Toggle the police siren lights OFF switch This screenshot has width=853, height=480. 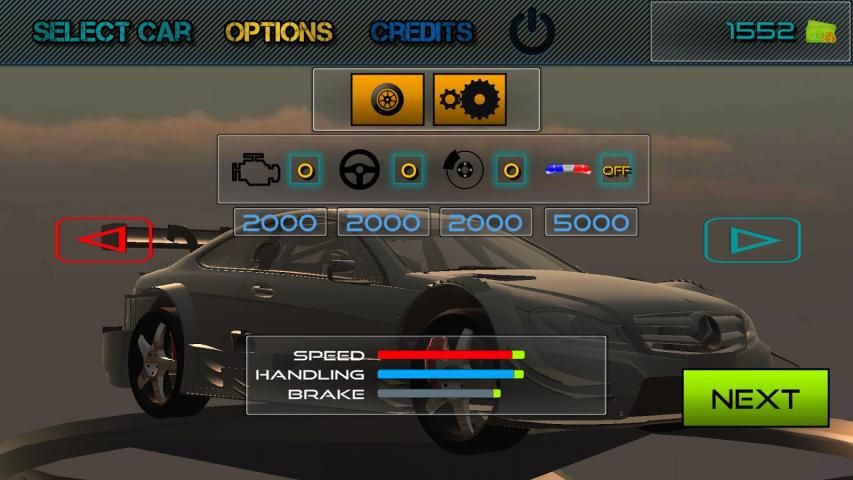pos(616,169)
